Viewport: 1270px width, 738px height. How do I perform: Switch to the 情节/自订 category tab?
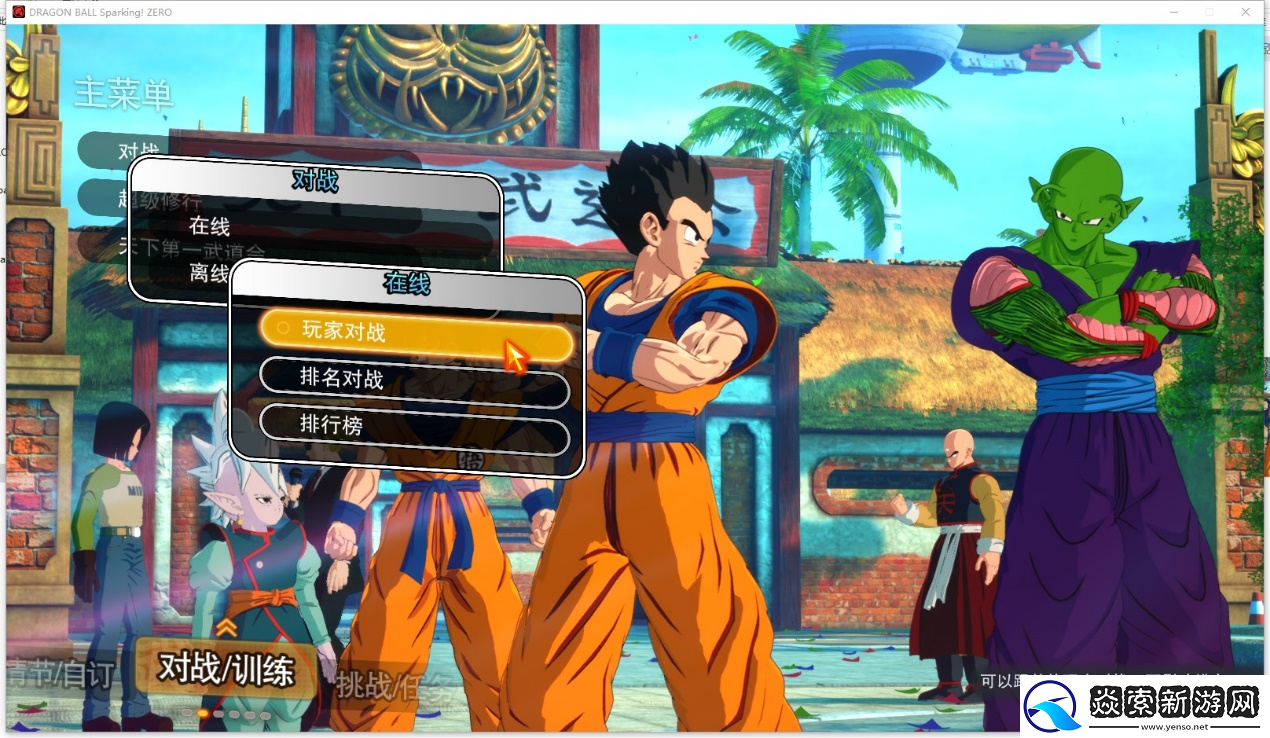click(62, 675)
